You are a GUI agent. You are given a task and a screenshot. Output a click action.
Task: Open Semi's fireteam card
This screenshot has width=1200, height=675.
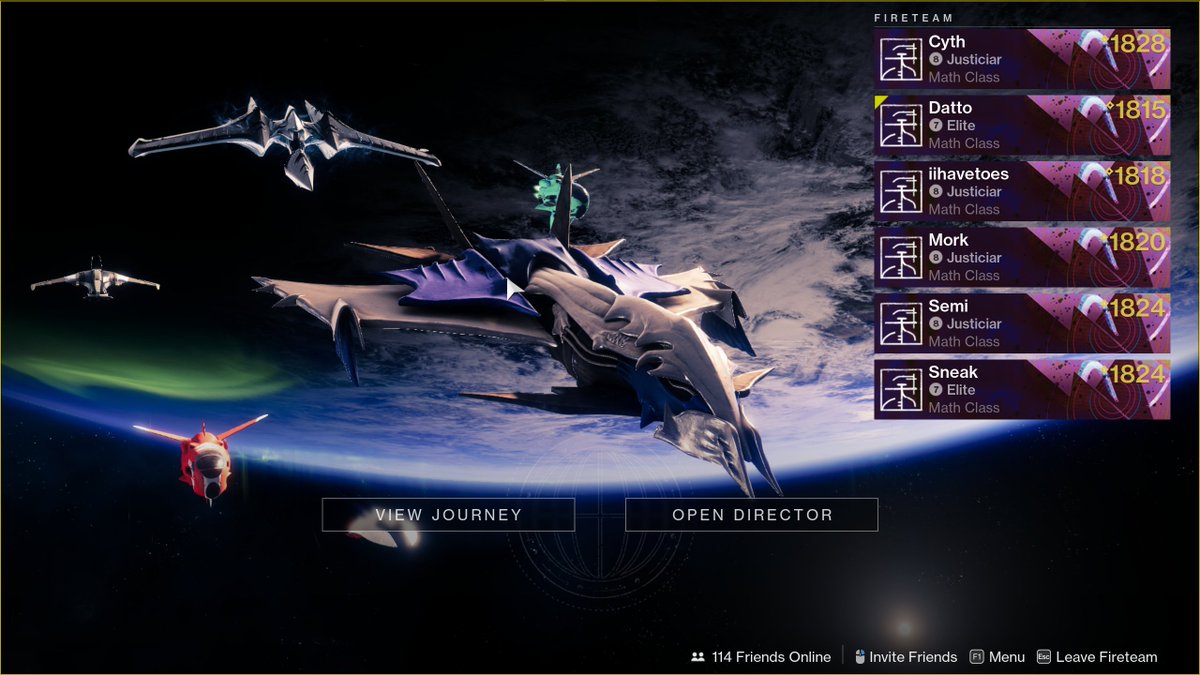pyautogui.click(x=1021, y=323)
